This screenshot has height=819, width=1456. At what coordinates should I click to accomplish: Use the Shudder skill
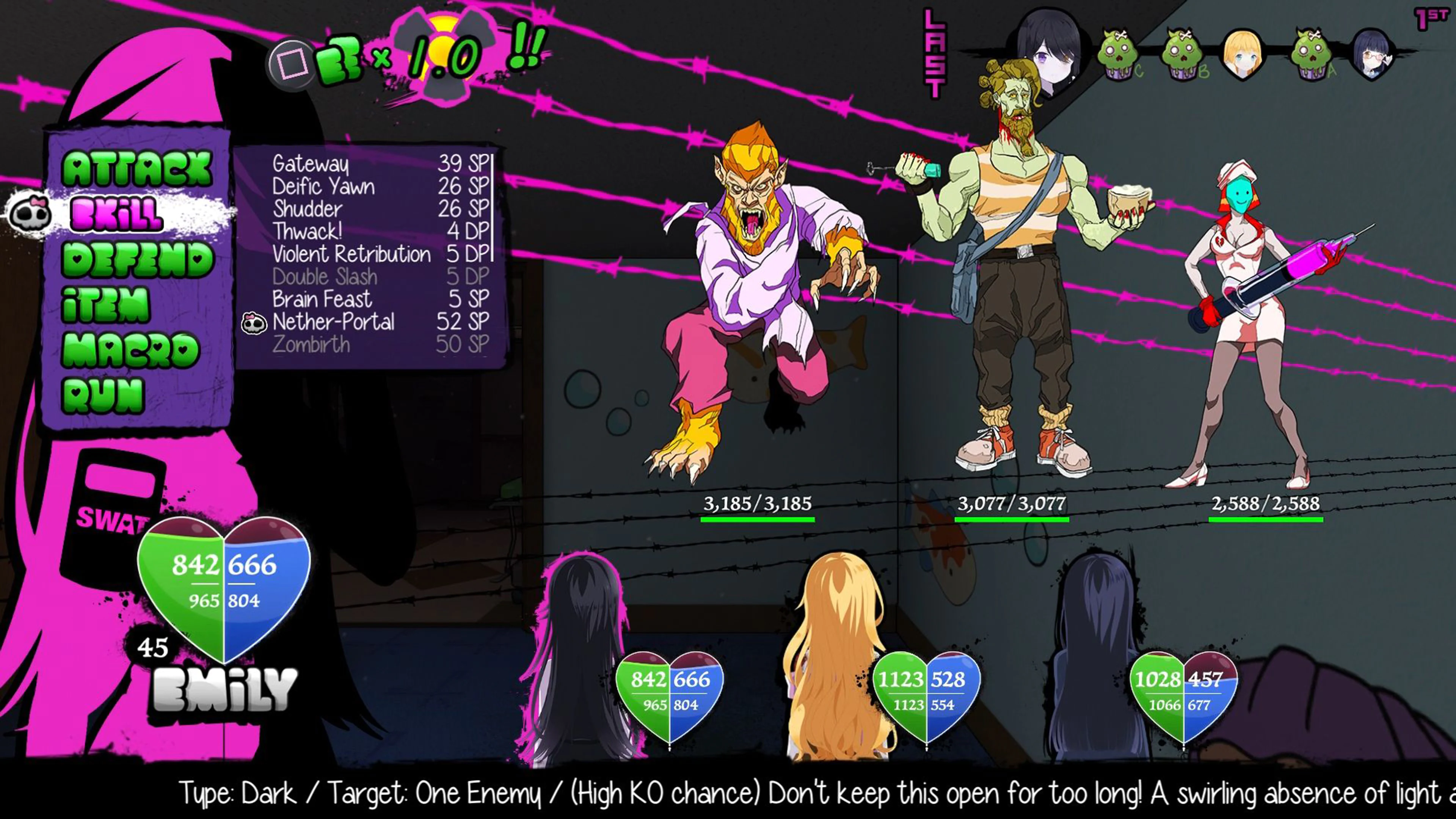pos(308,209)
